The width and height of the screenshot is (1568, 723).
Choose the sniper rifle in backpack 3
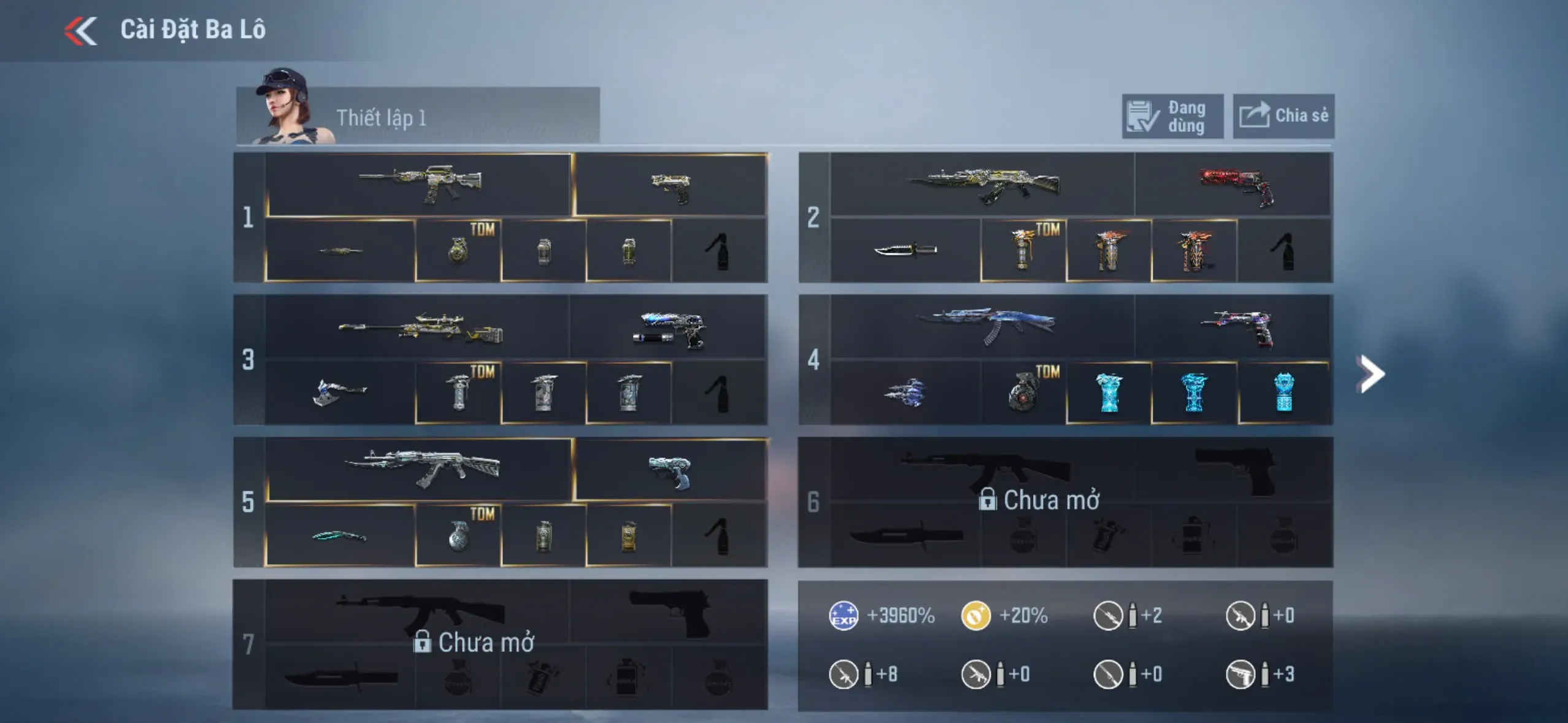coord(420,328)
